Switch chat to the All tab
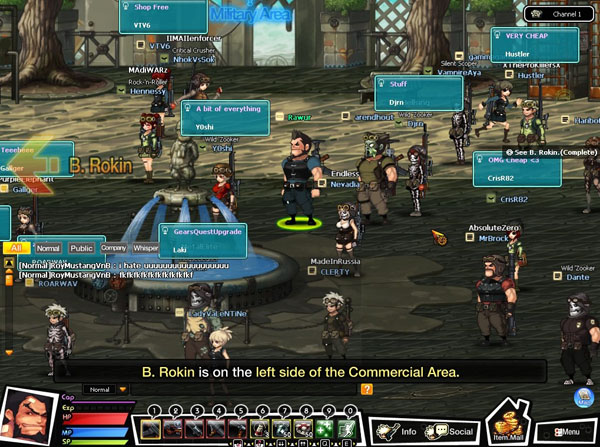The width and height of the screenshot is (600, 447). click(17, 247)
